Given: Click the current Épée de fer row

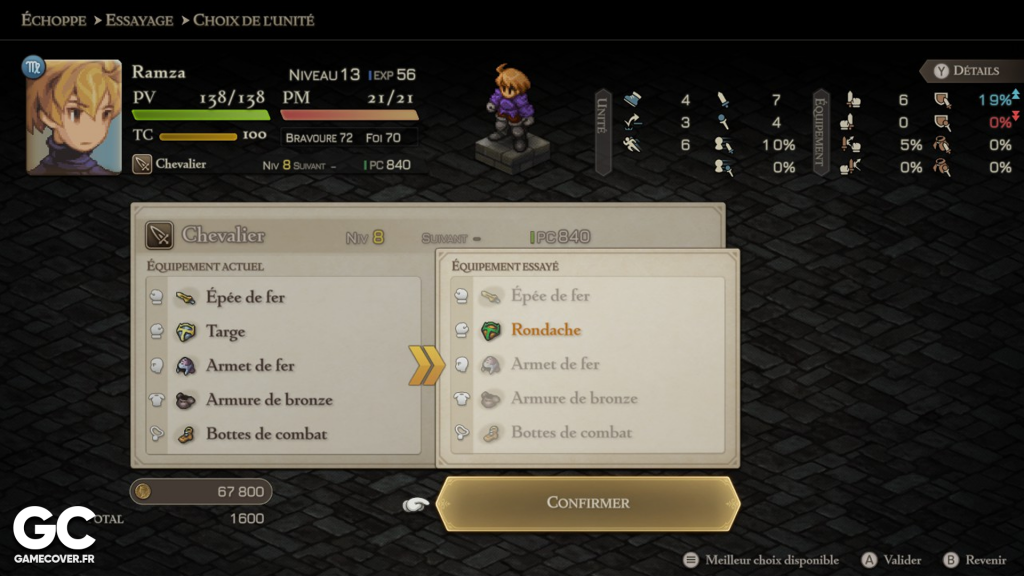Looking at the screenshot, I should [245, 297].
